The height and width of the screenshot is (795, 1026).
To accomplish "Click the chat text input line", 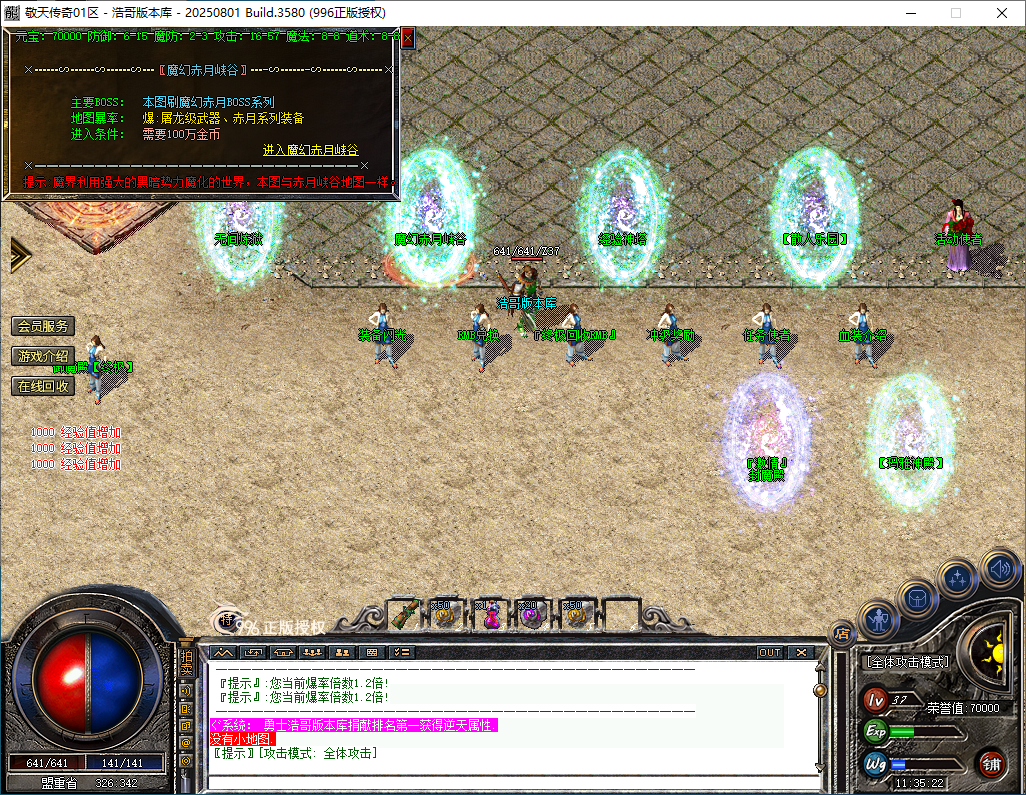I will [510, 778].
